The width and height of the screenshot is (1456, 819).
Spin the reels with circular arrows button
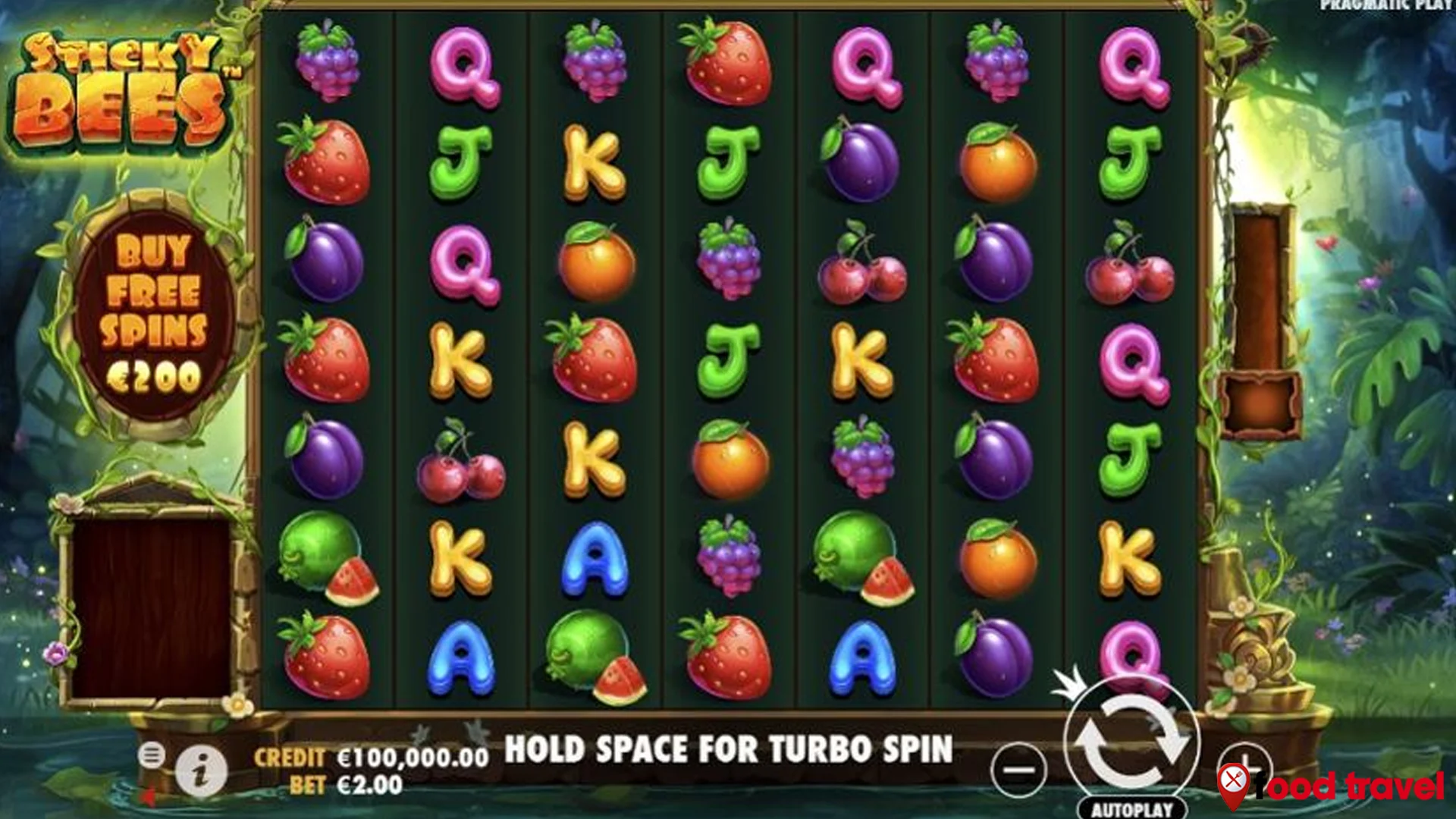(x=1131, y=742)
